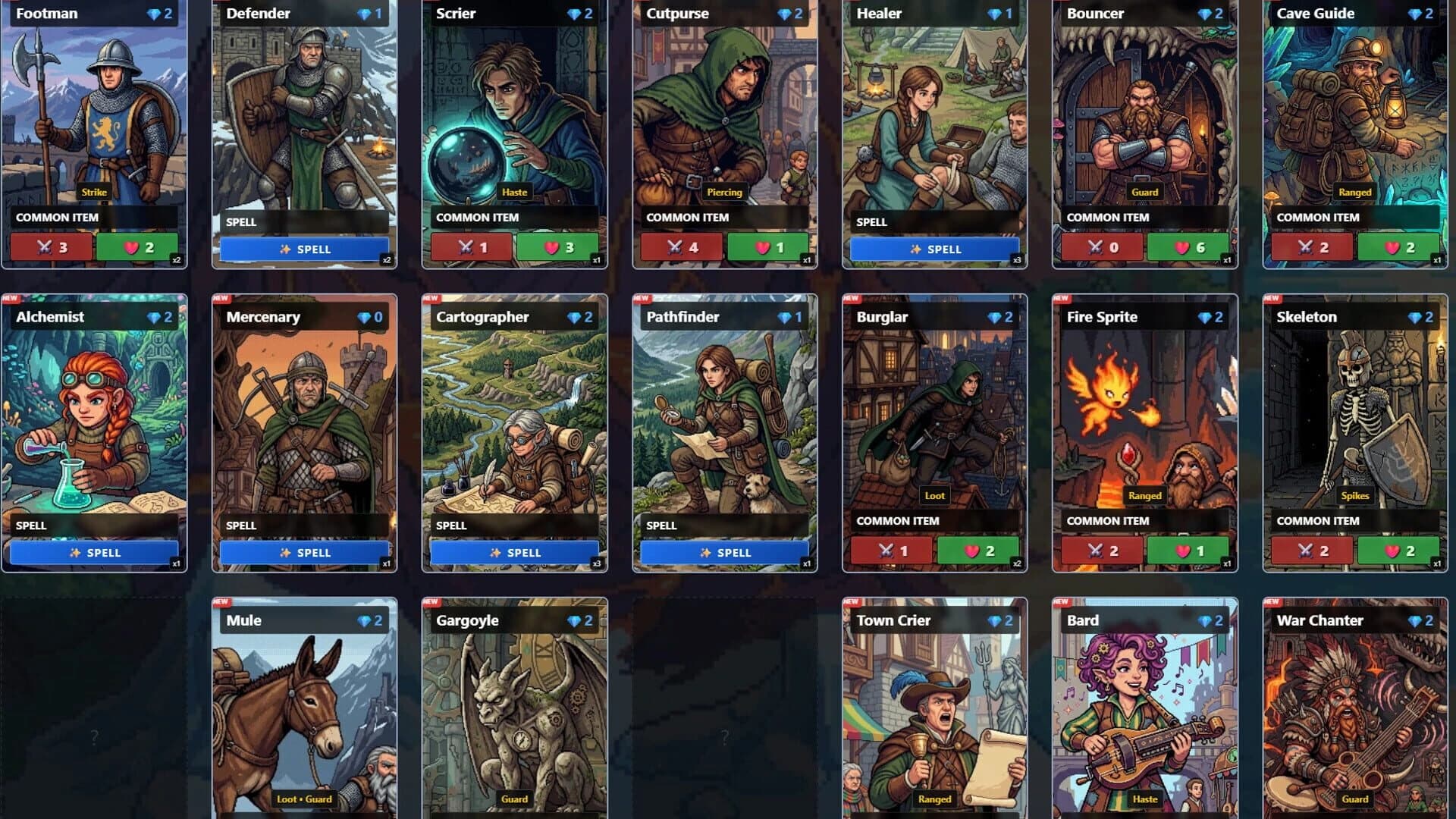
Task: Click the SPELL button on the Healer card
Action: click(x=935, y=248)
